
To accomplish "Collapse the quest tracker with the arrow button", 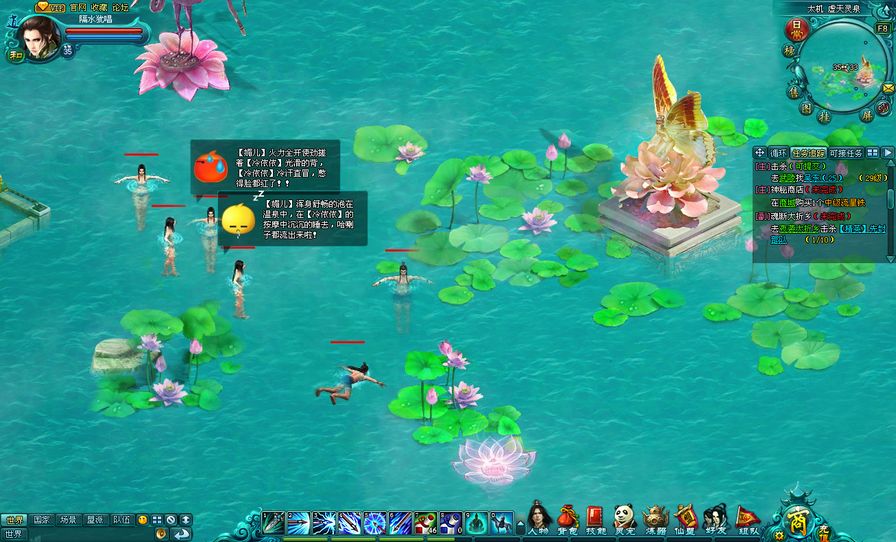I will pos(888,153).
